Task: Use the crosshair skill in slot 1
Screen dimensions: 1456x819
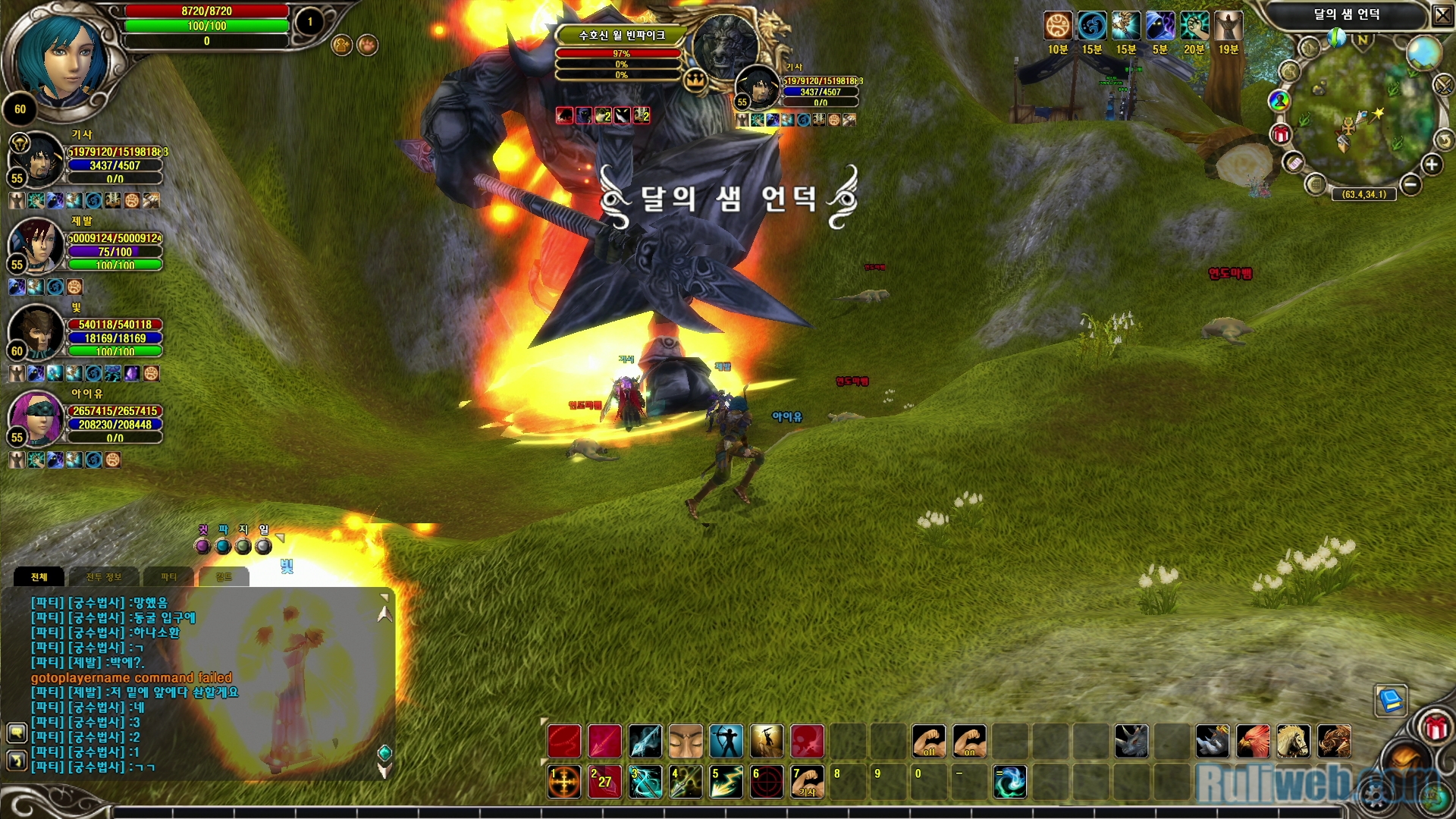Action: 564,782
